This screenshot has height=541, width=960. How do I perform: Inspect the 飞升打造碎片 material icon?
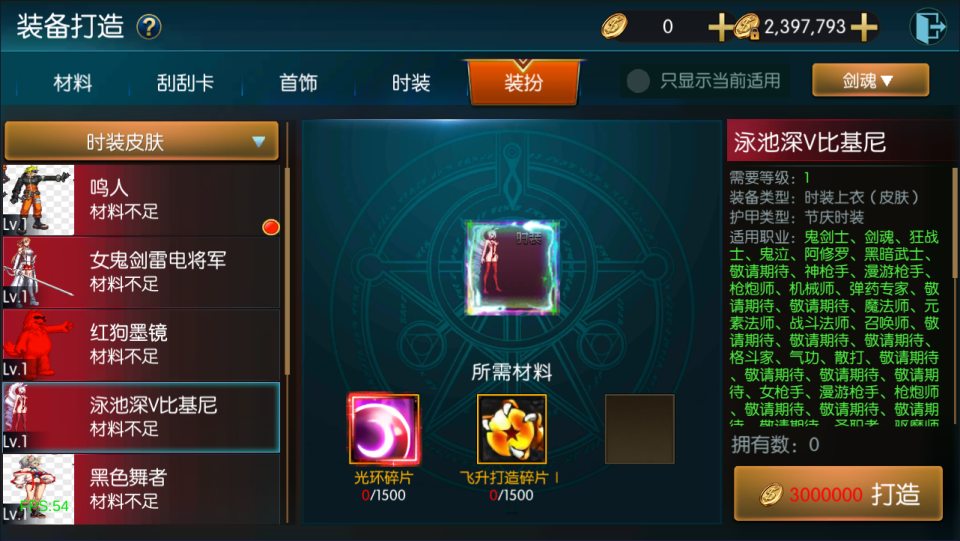[x=511, y=429]
